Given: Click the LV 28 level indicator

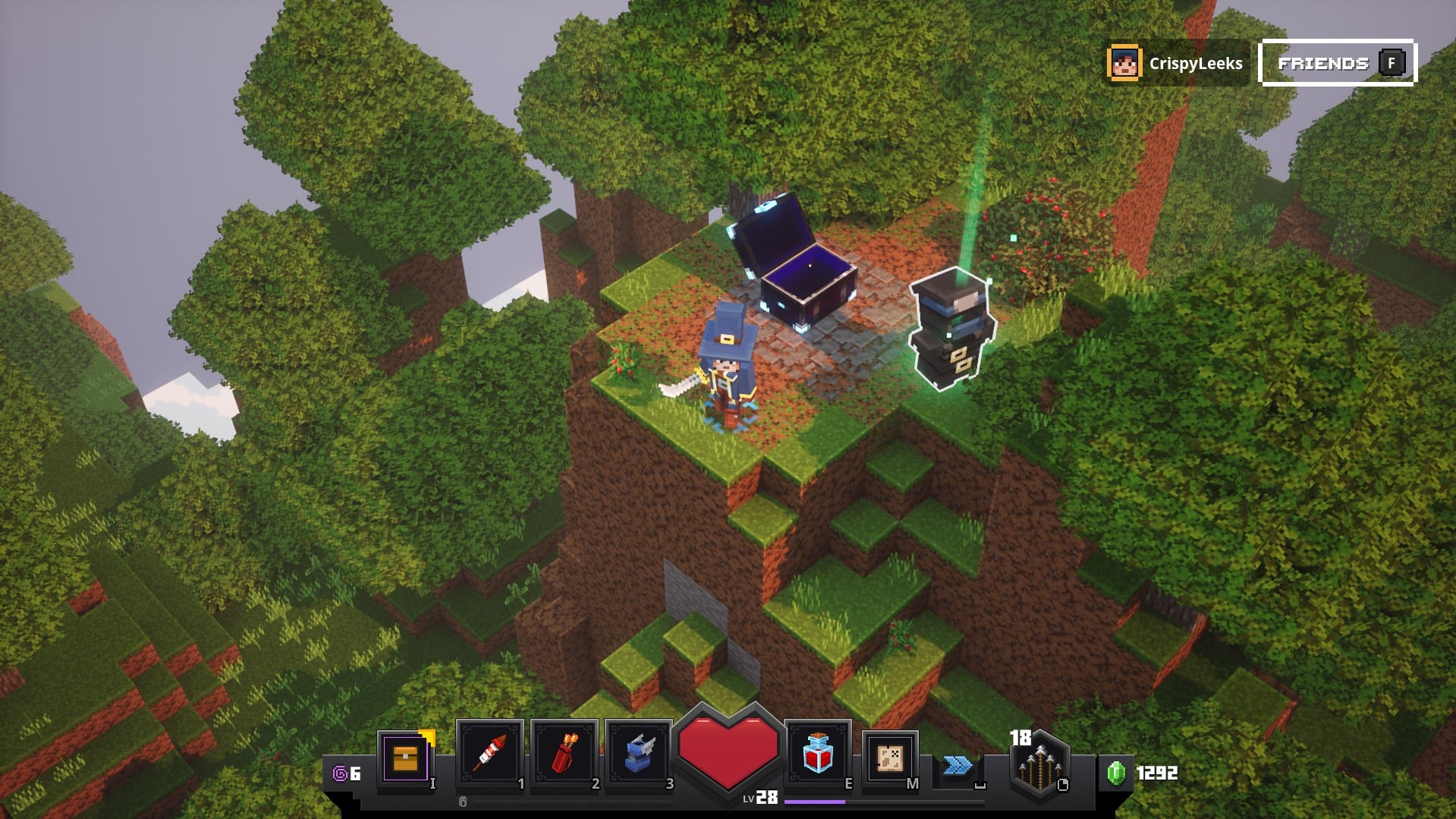Looking at the screenshot, I should click(761, 799).
